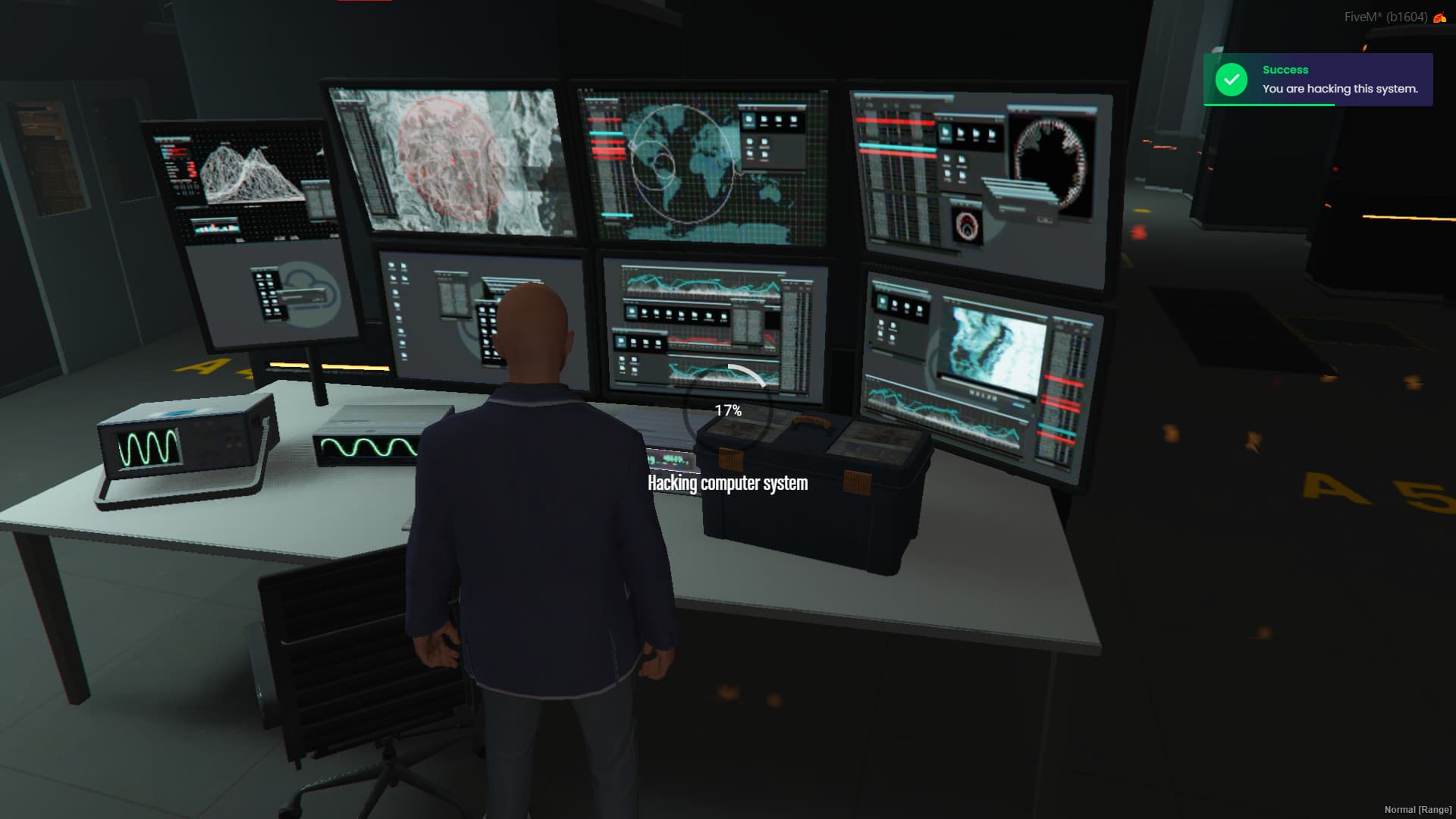1456x819 pixels.
Task: Toggle the red alert bar on the radar monitor
Action: 608,151
